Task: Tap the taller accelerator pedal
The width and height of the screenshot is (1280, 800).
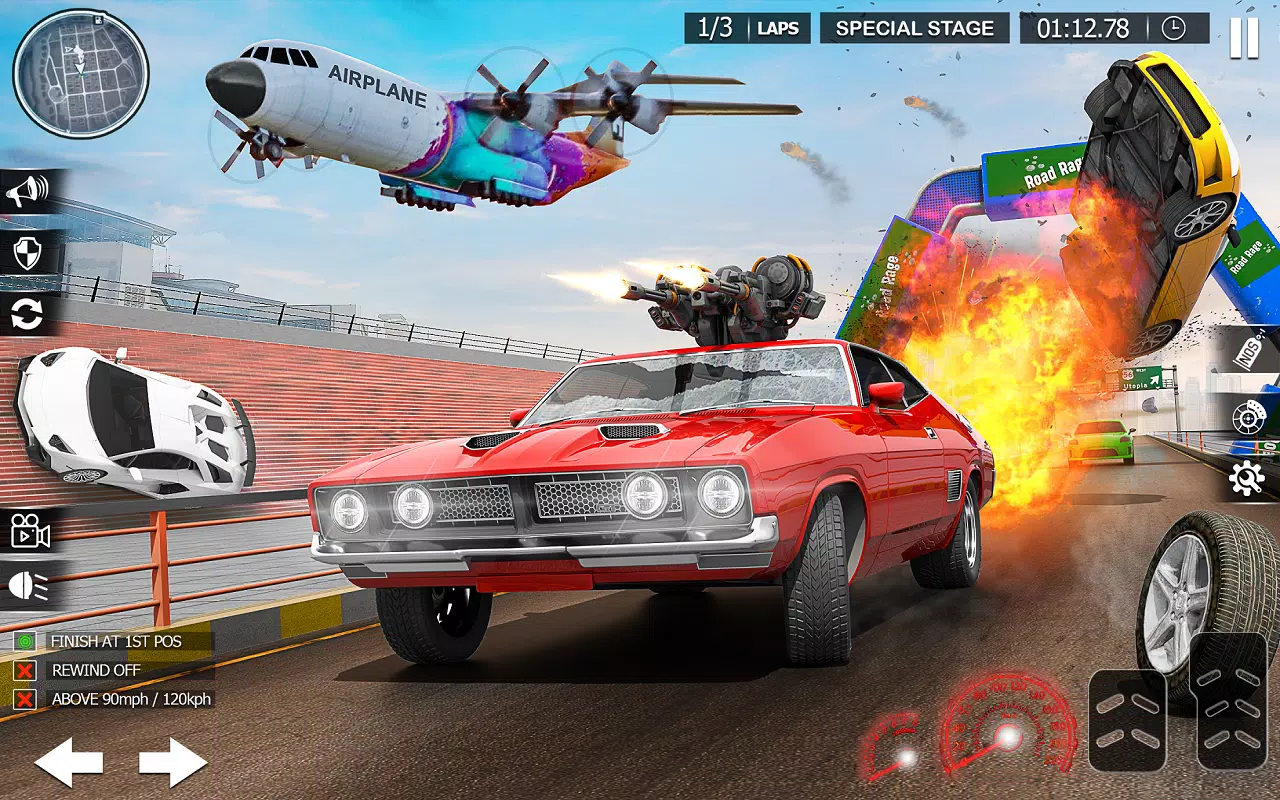Action: point(1231,700)
